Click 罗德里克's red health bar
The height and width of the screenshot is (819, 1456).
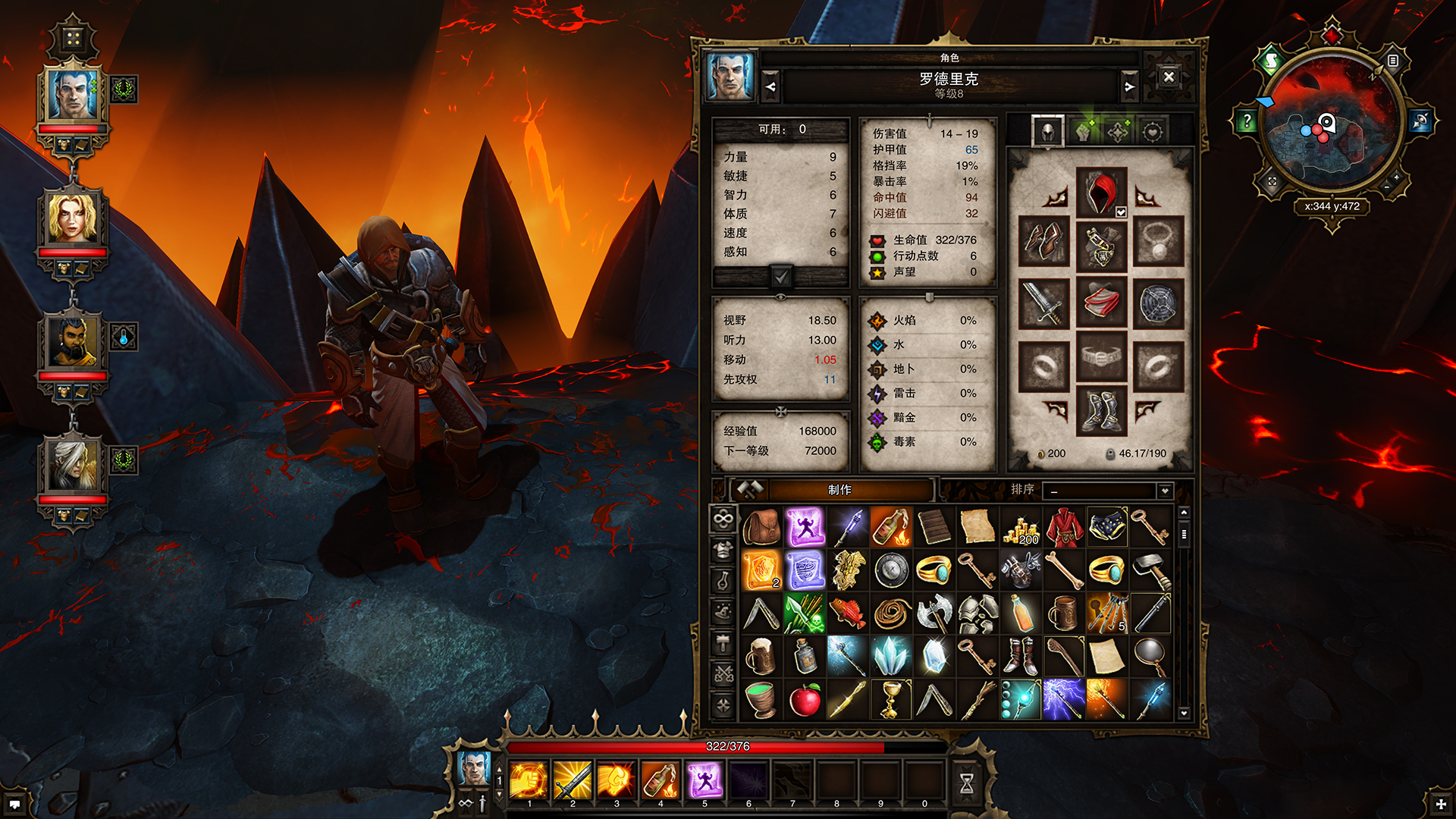tap(70, 130)
